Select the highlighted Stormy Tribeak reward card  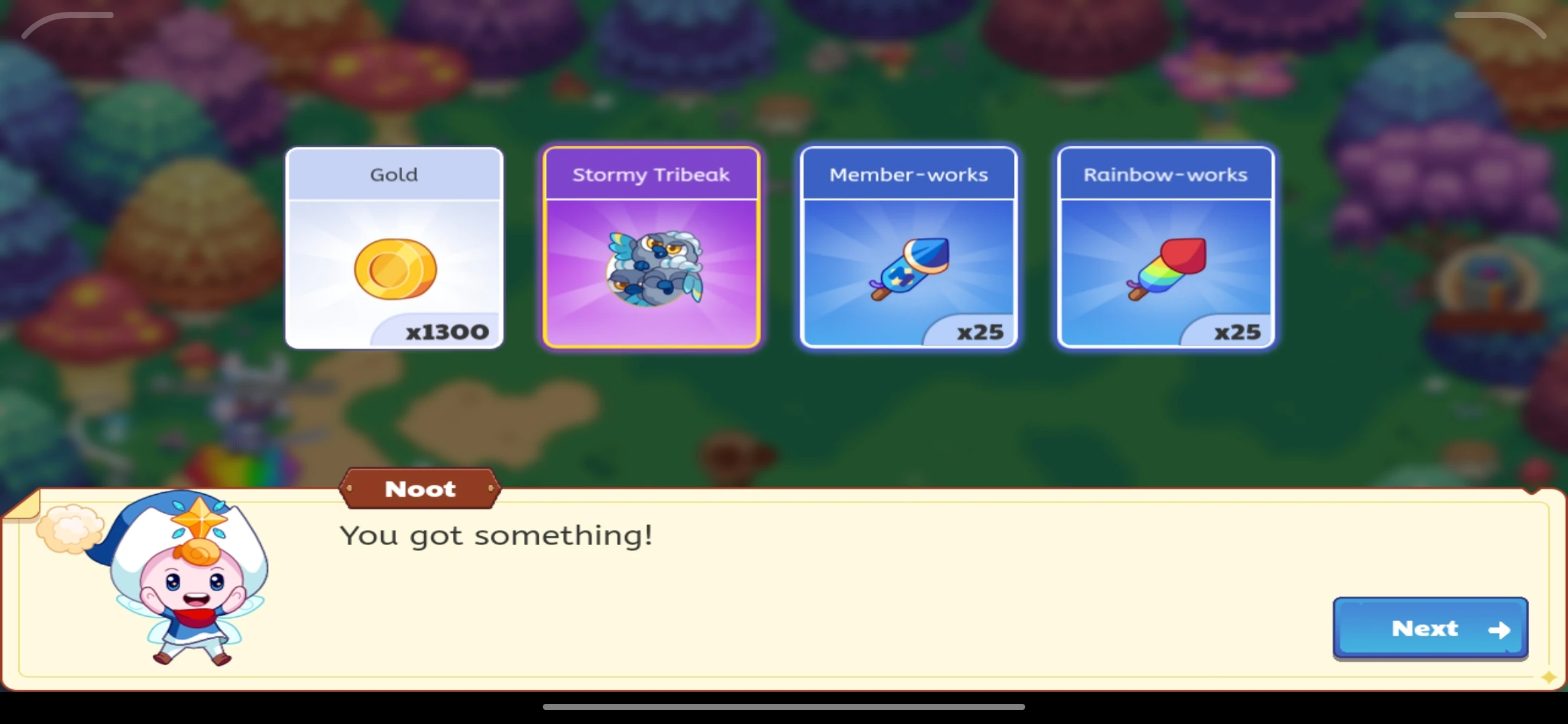point(652,248)
